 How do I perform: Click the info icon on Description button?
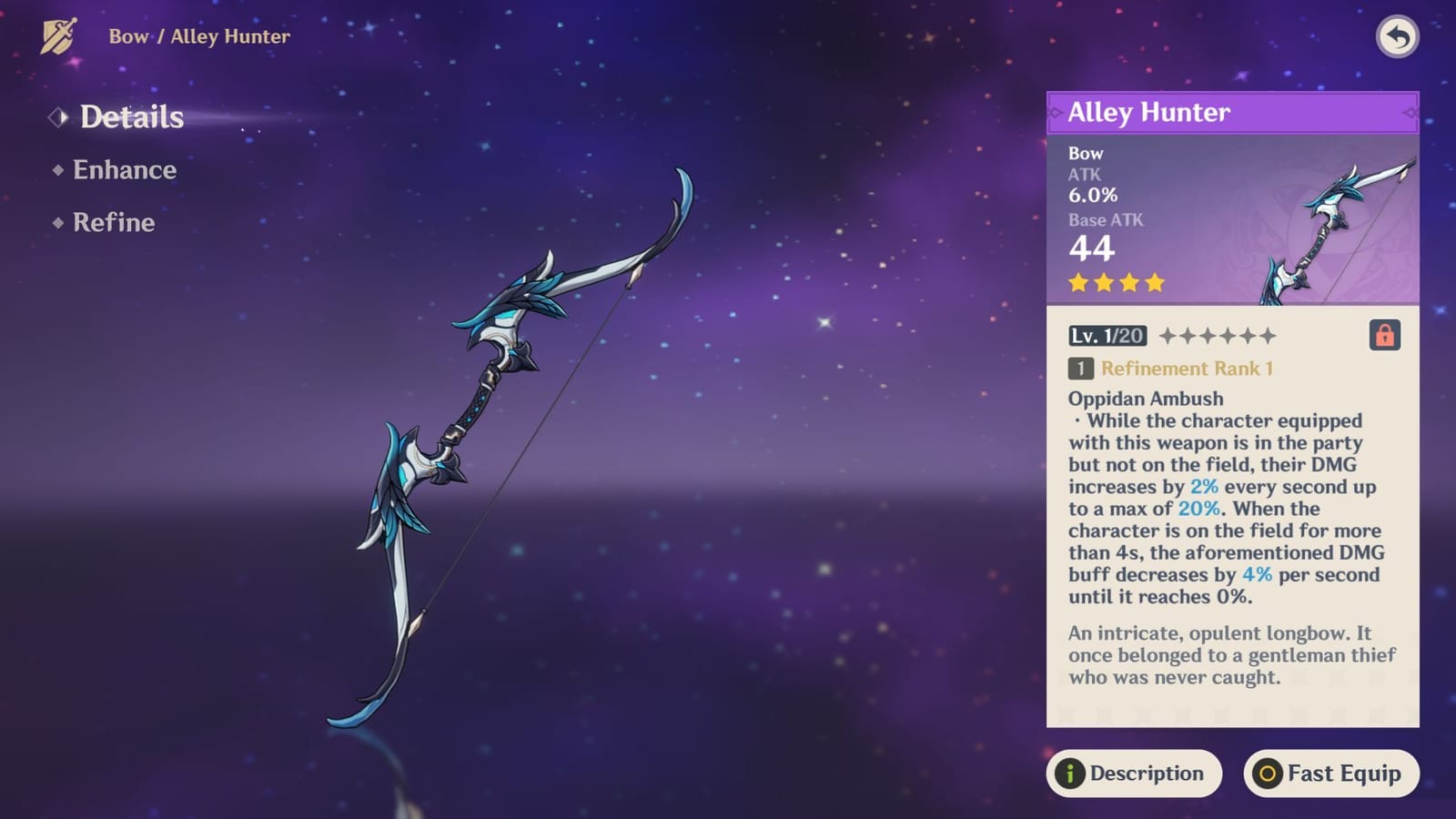[1071, 773]
